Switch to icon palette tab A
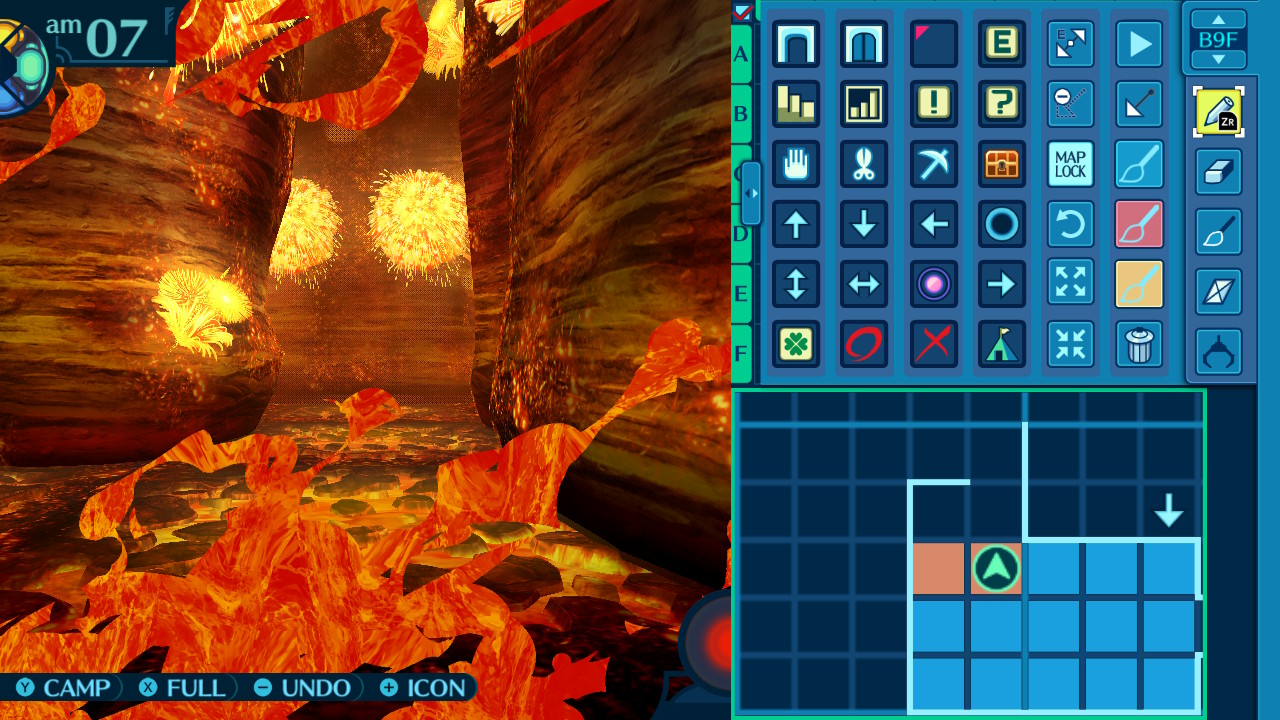 pos(741,54)
